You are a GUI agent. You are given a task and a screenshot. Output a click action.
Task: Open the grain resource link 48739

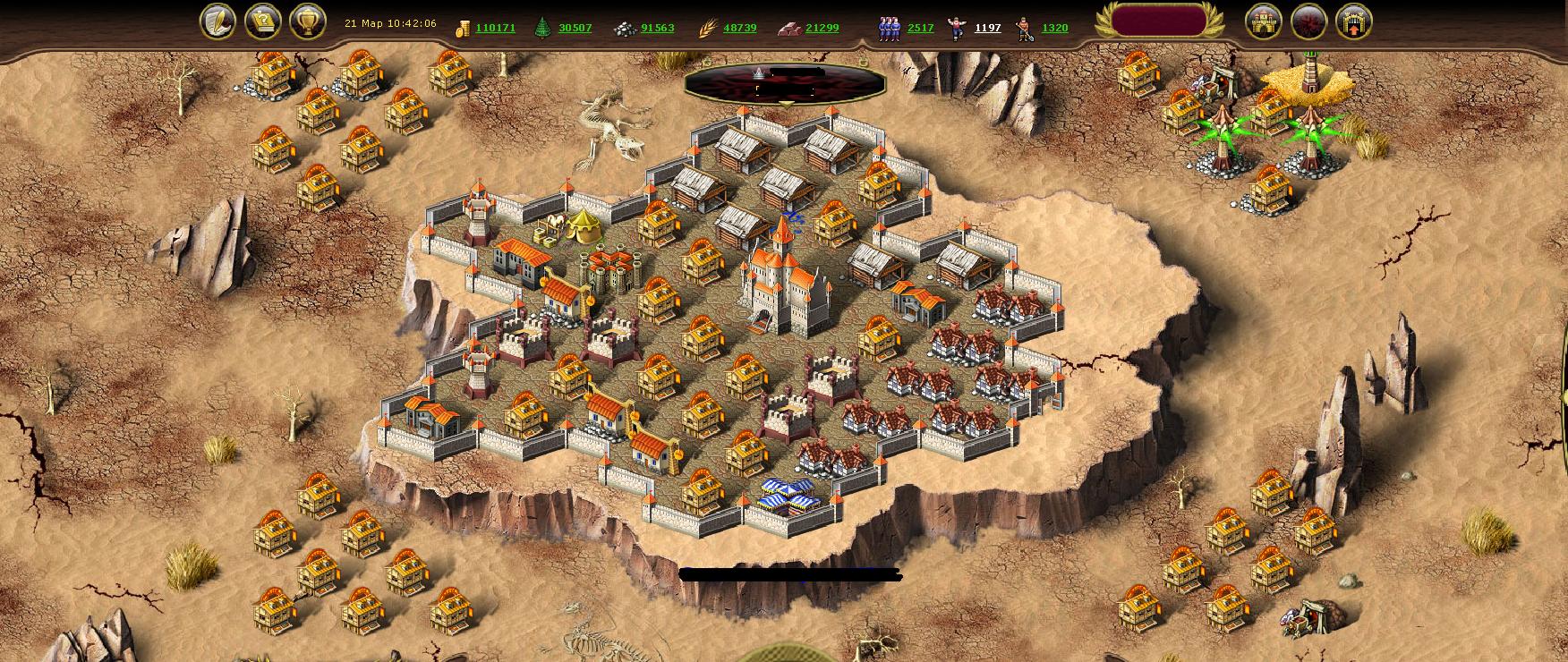pyautogui.click(x=739, y=28)
